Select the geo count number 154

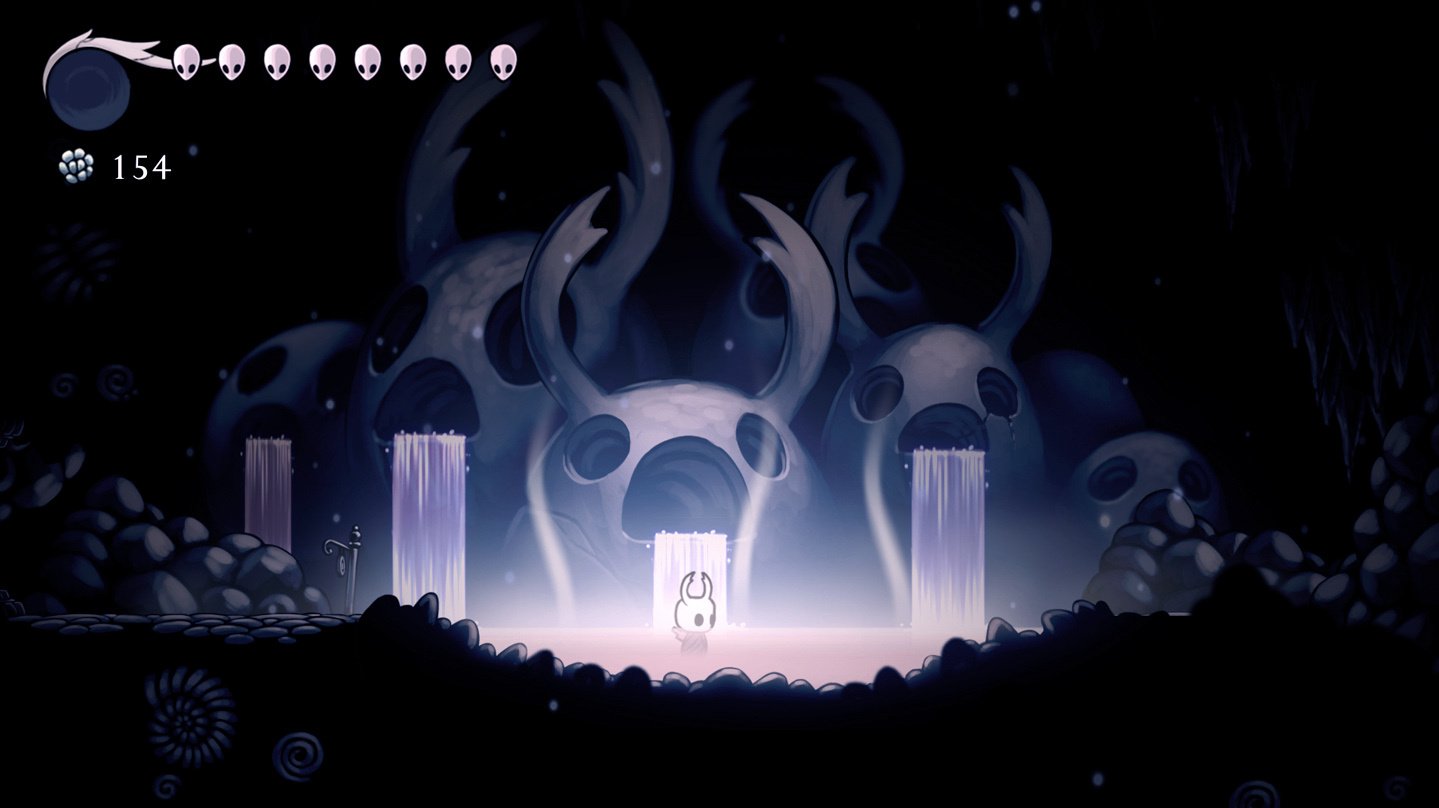(141, 165)
